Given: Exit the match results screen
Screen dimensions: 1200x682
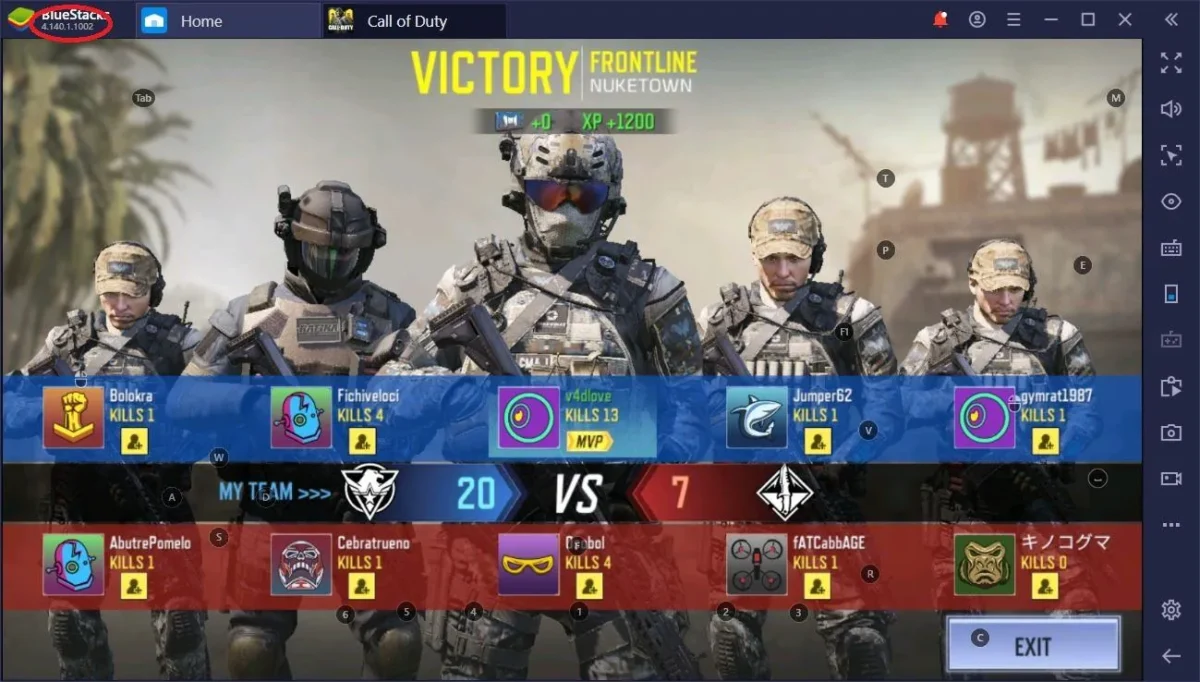Looking at the screenshot, I should tap(1032, 645).
